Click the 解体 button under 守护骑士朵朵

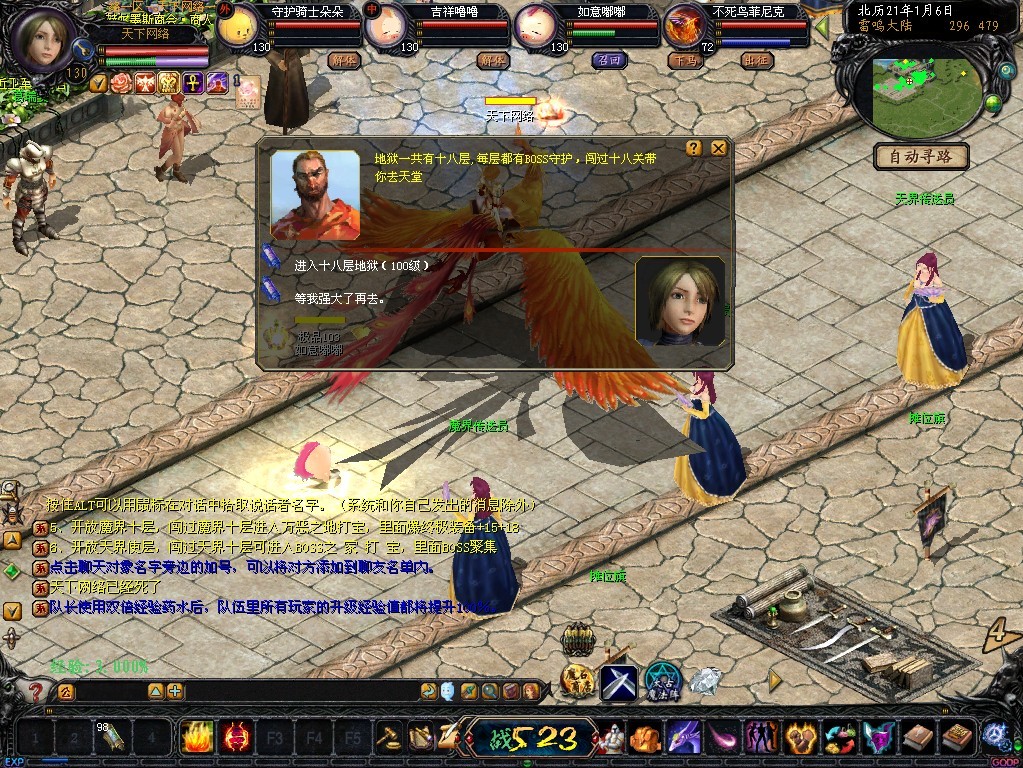[x=343, y=60]
